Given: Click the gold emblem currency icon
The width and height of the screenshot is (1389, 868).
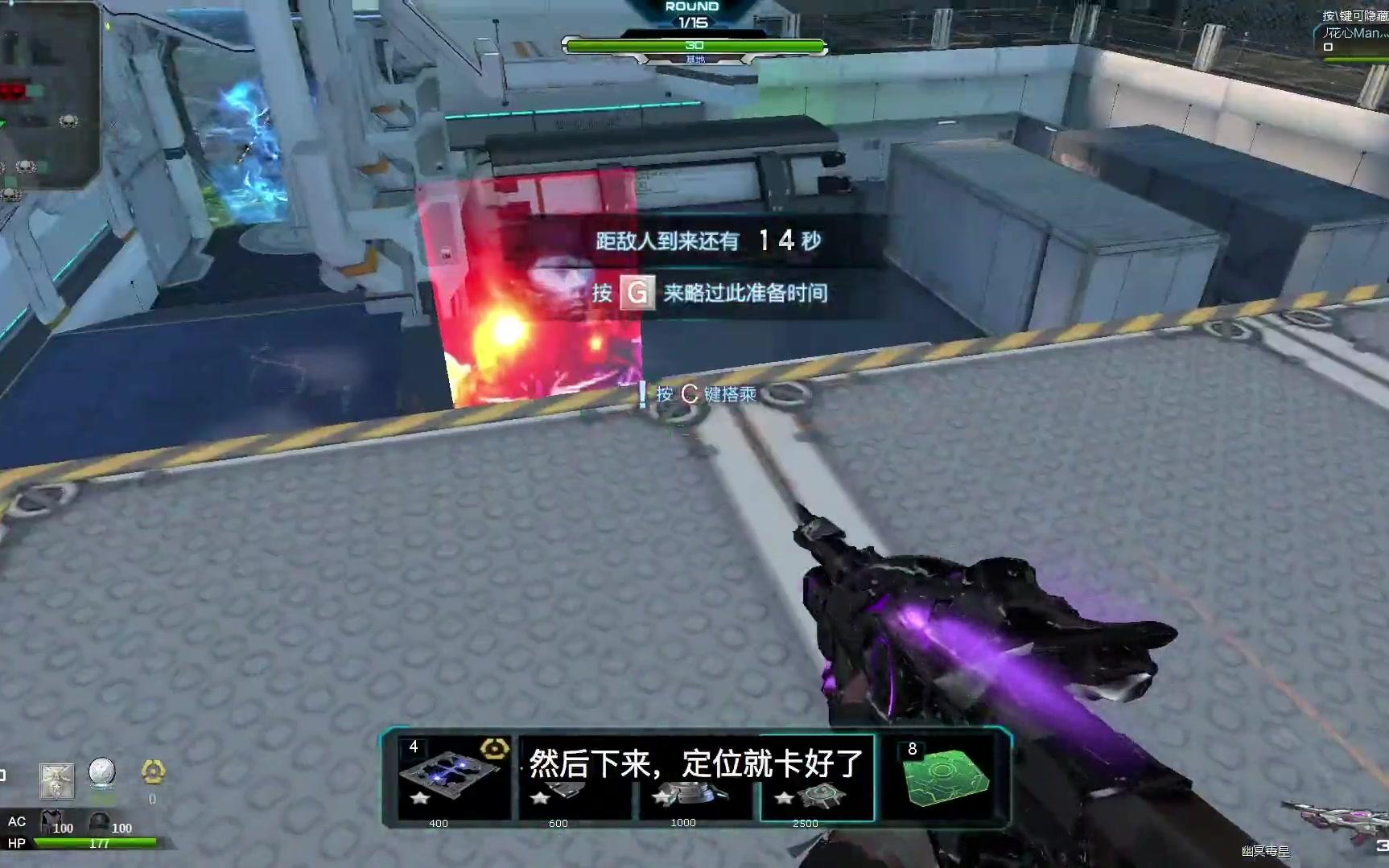Looking at the screenshot, I should point(153,771).
